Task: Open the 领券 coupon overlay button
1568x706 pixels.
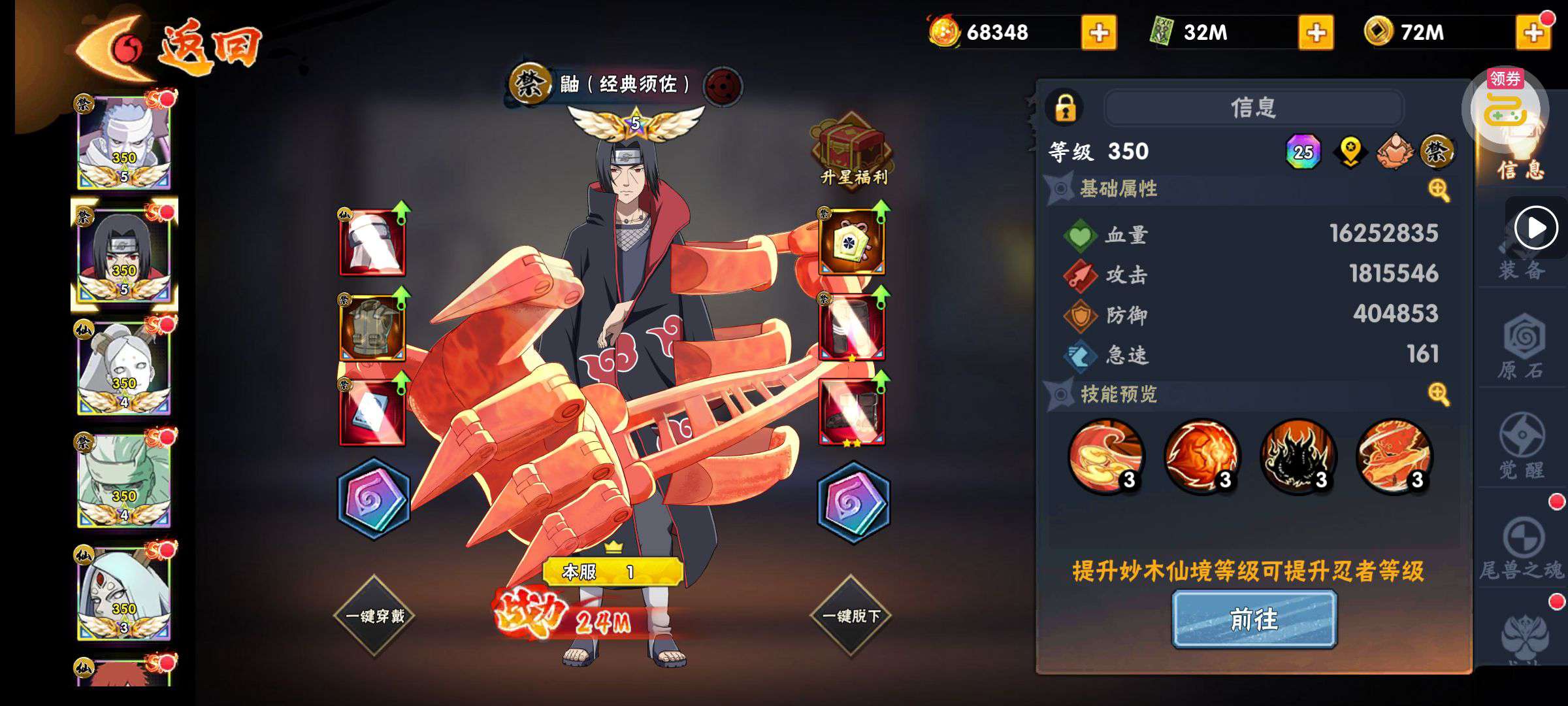Action: [1505, 108]
